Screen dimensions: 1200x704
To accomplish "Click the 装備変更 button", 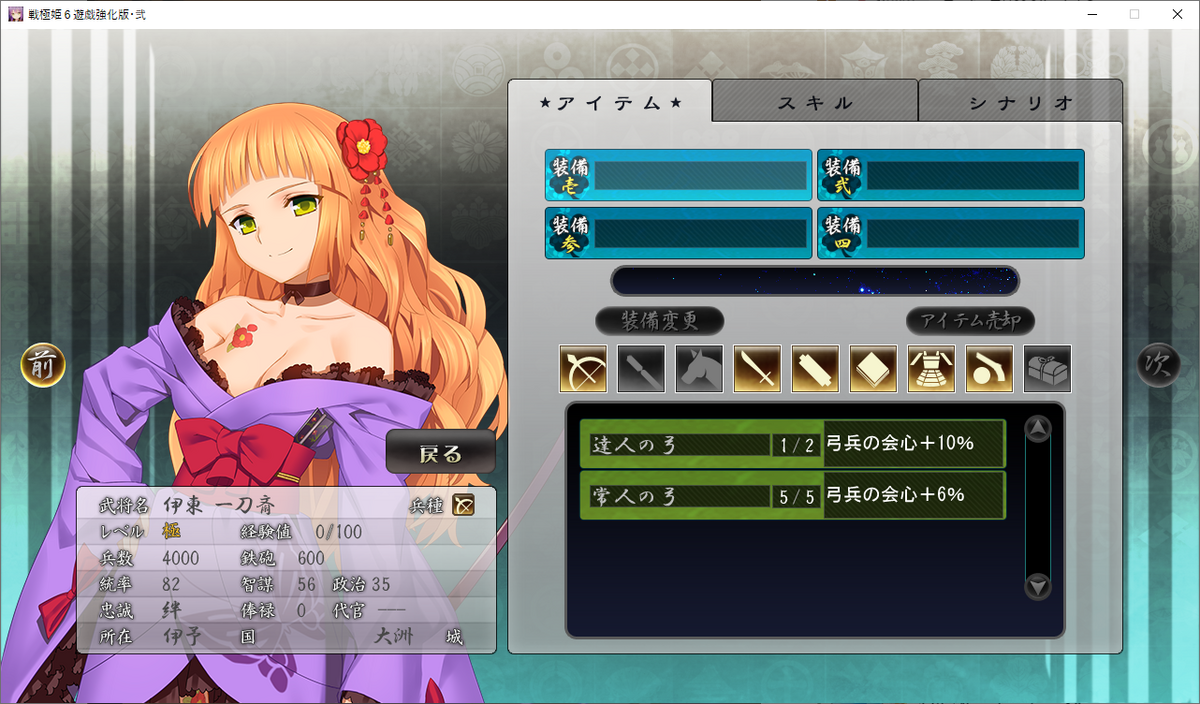I will [659, 321].
